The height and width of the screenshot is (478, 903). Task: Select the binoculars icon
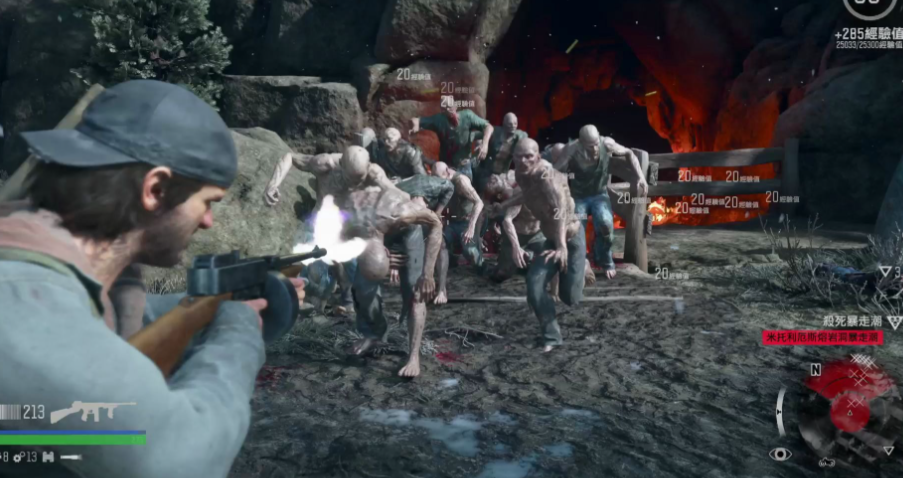[47, 457]
